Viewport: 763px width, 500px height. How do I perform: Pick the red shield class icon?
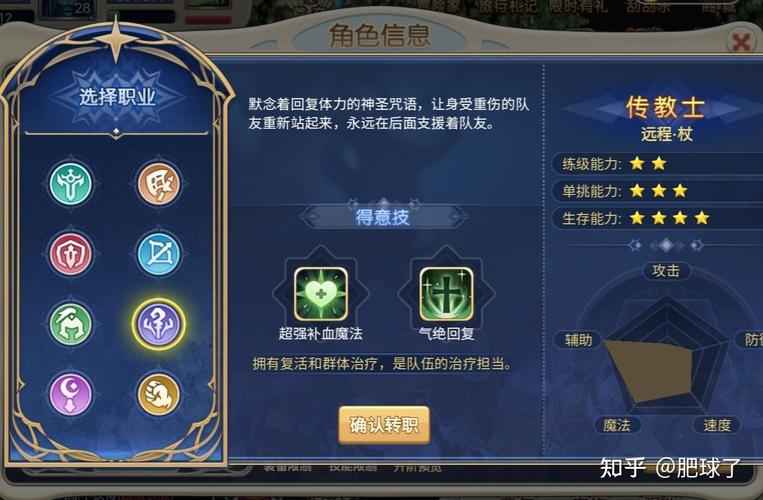(x=71, y=253)
